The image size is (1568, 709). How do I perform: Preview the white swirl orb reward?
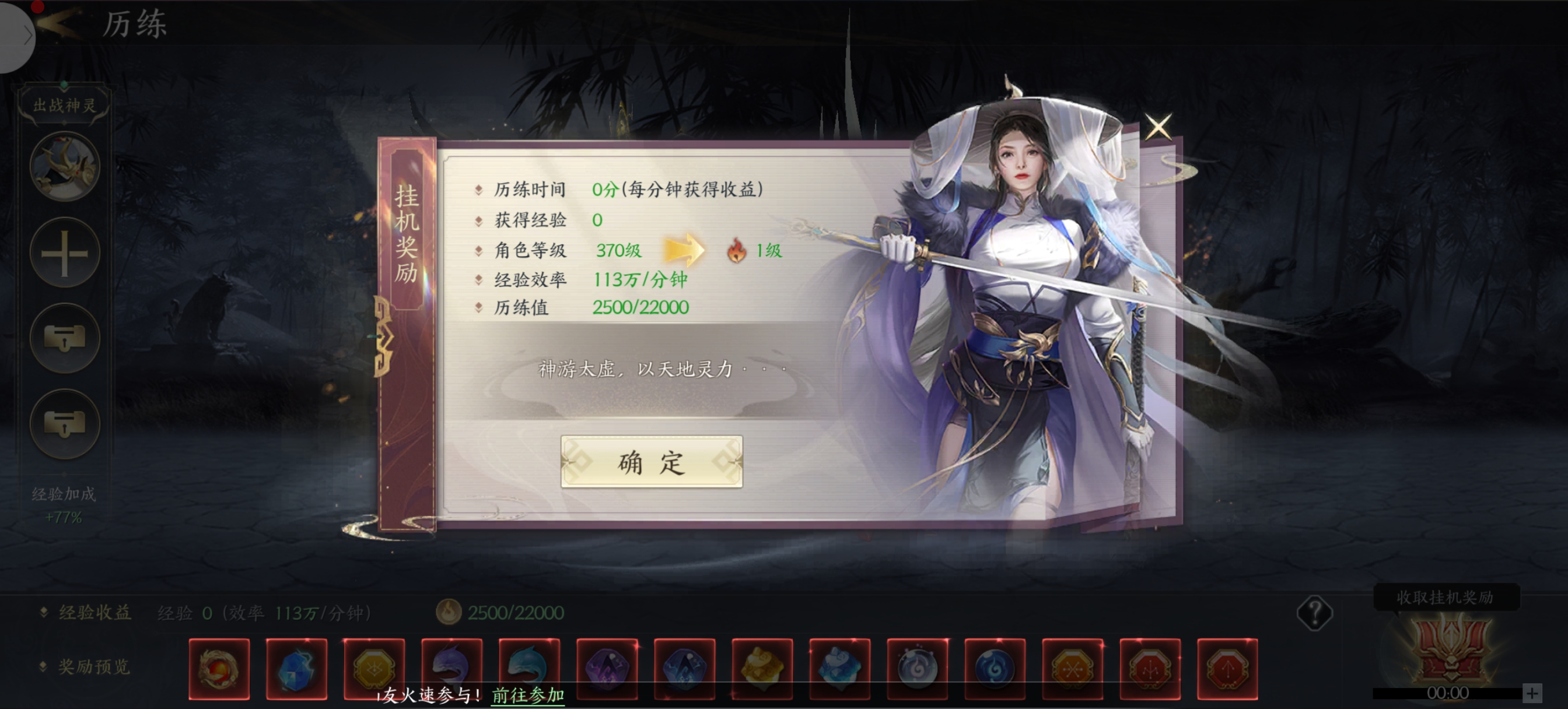pos(918,669)
